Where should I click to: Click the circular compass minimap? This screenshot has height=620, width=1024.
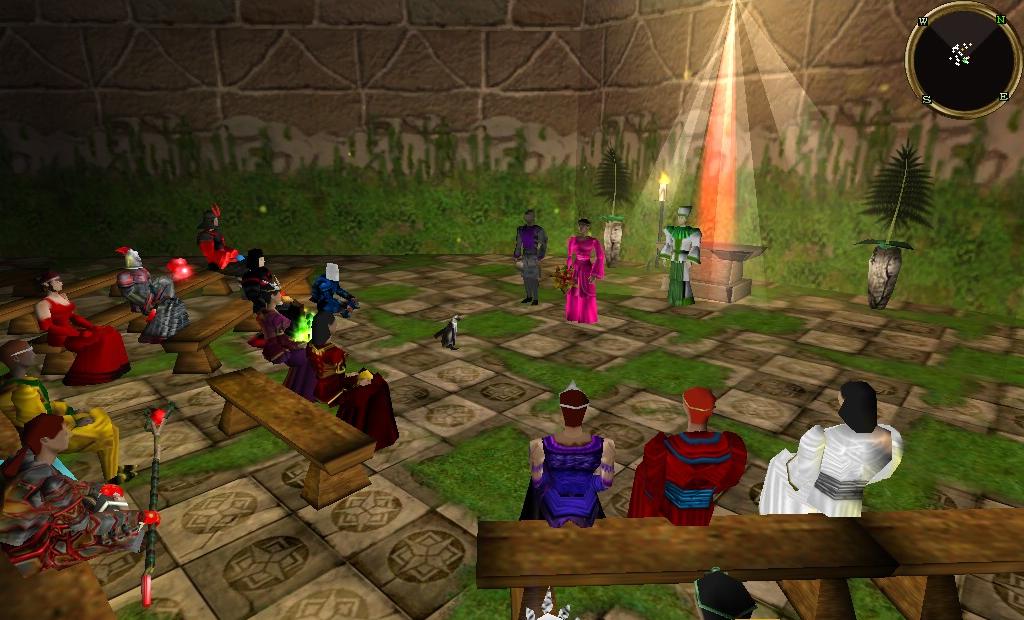(963, 58)
